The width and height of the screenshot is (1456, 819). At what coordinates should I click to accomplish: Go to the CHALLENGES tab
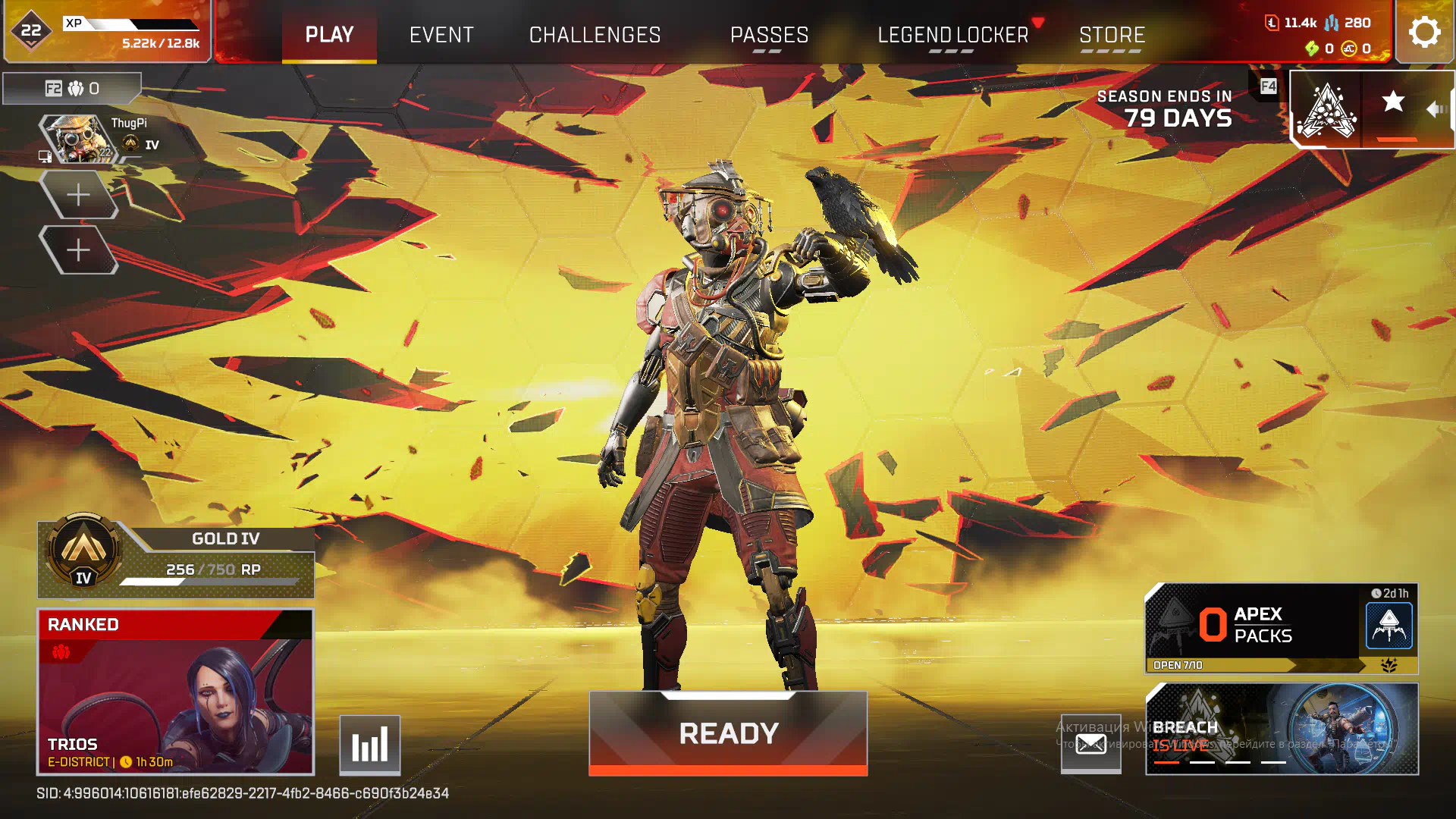pos(595,35)
